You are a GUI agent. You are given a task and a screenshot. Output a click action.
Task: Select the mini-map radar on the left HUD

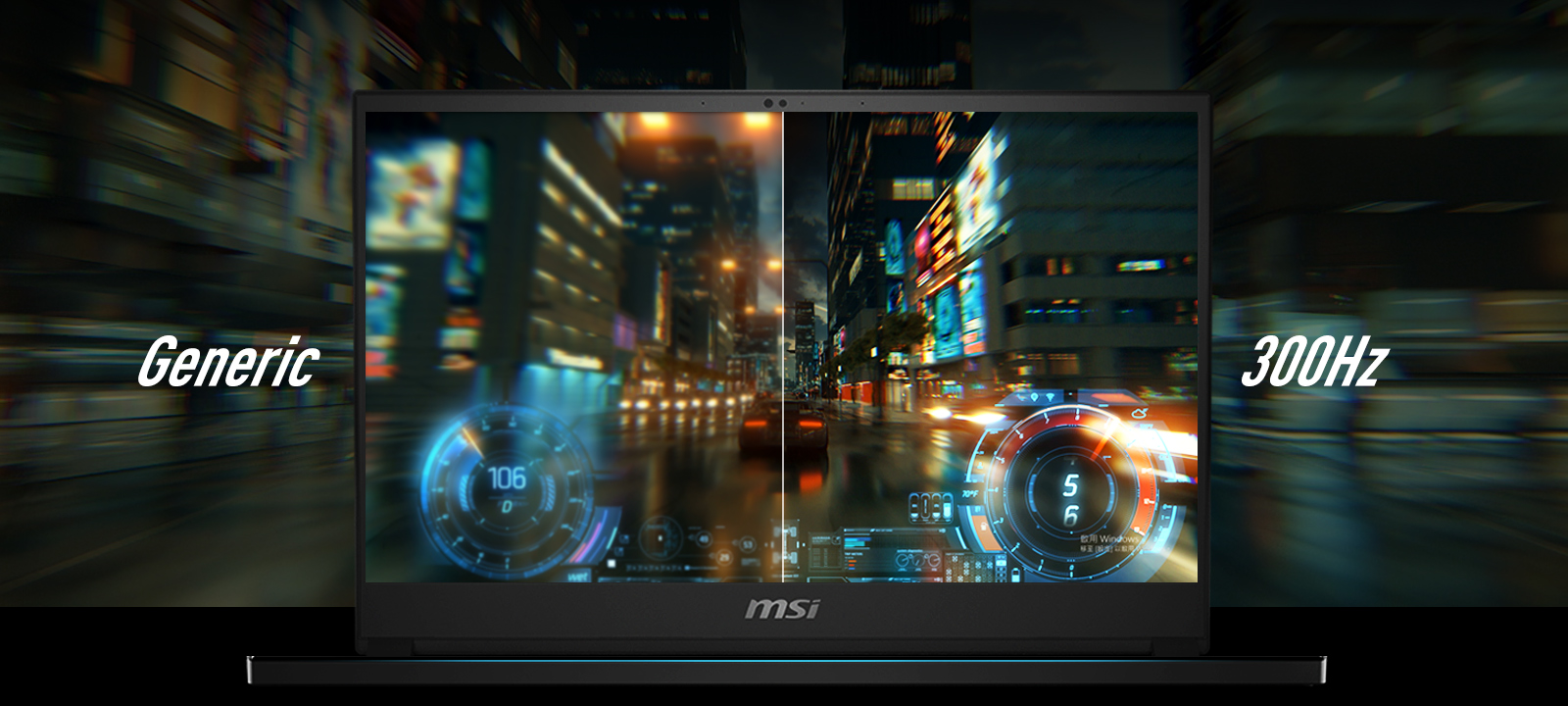(x=659, y=540)
